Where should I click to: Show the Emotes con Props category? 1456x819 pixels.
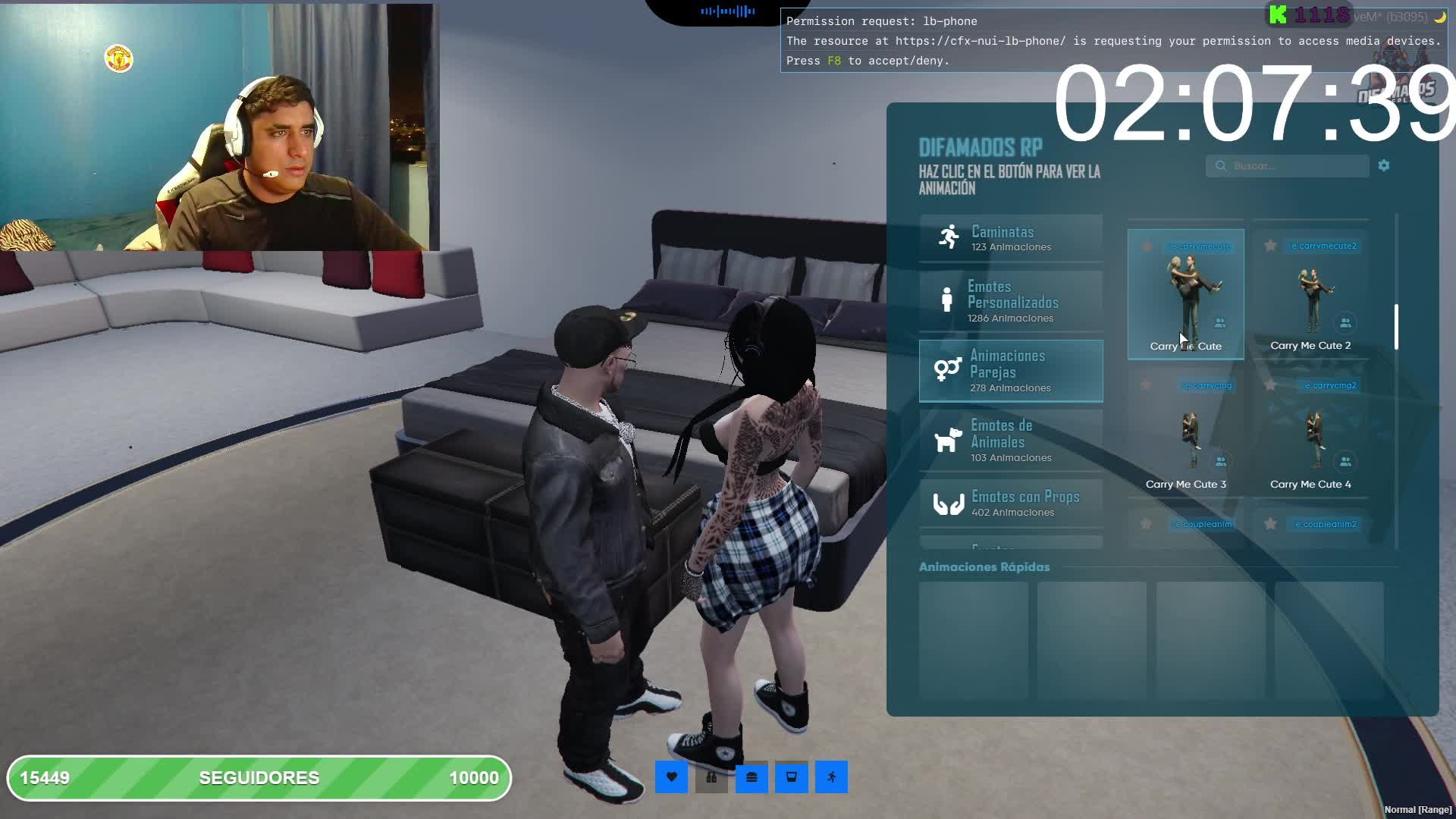pyautogui.click(x=1011, y=504)
